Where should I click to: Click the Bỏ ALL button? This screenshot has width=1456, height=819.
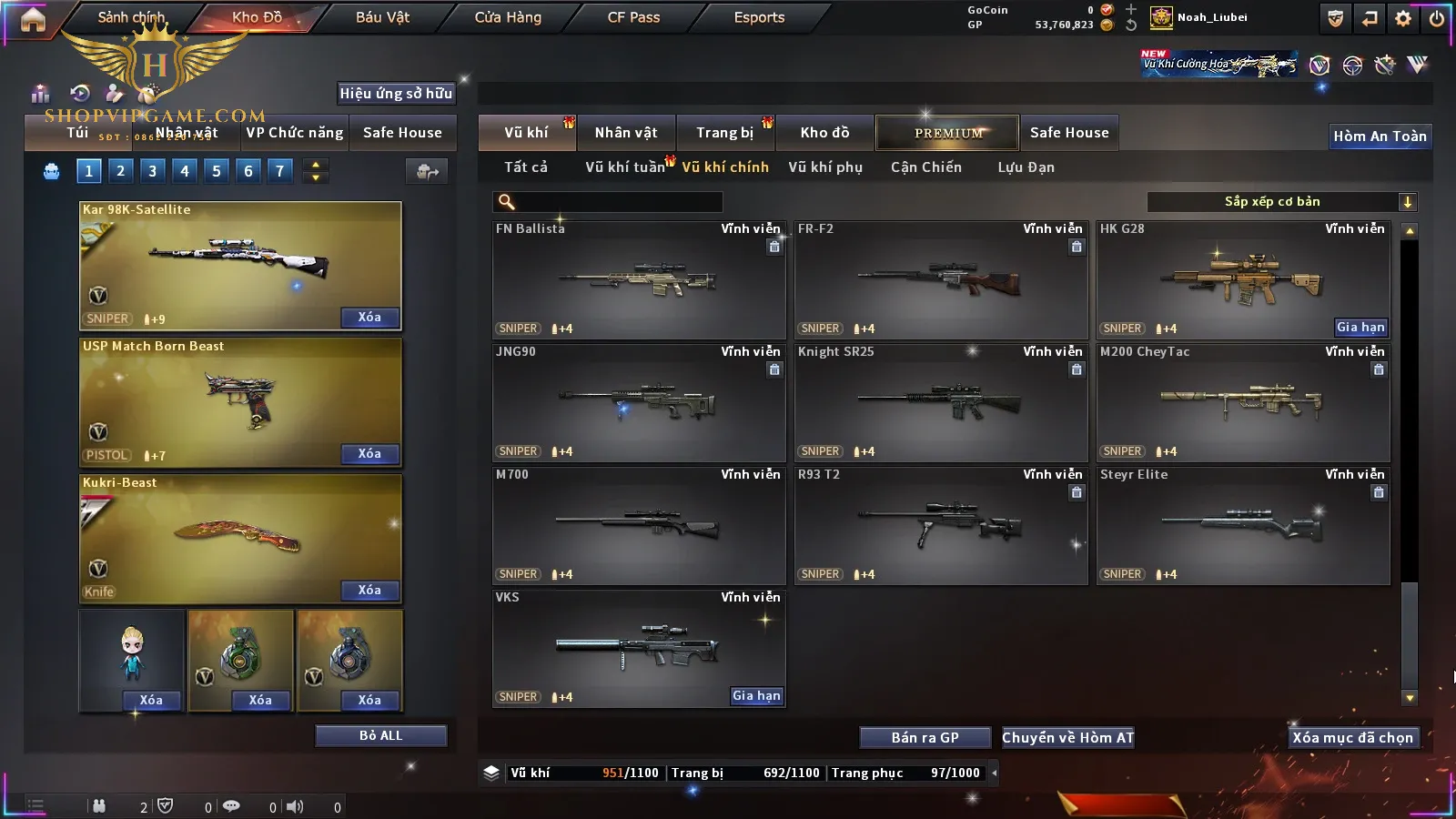click(x=380, y=735)
